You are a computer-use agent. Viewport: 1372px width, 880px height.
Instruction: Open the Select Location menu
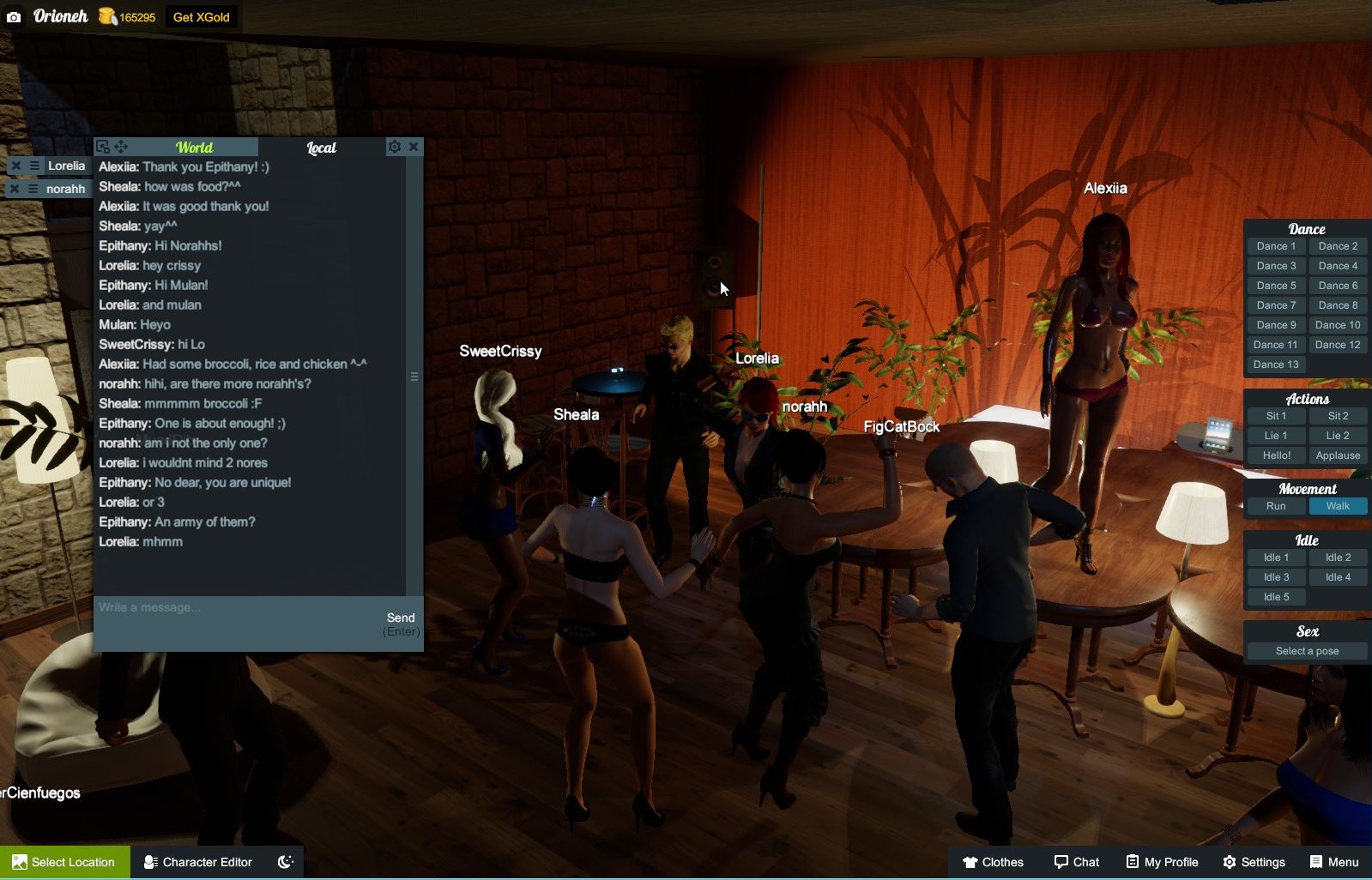click(65, 862)
